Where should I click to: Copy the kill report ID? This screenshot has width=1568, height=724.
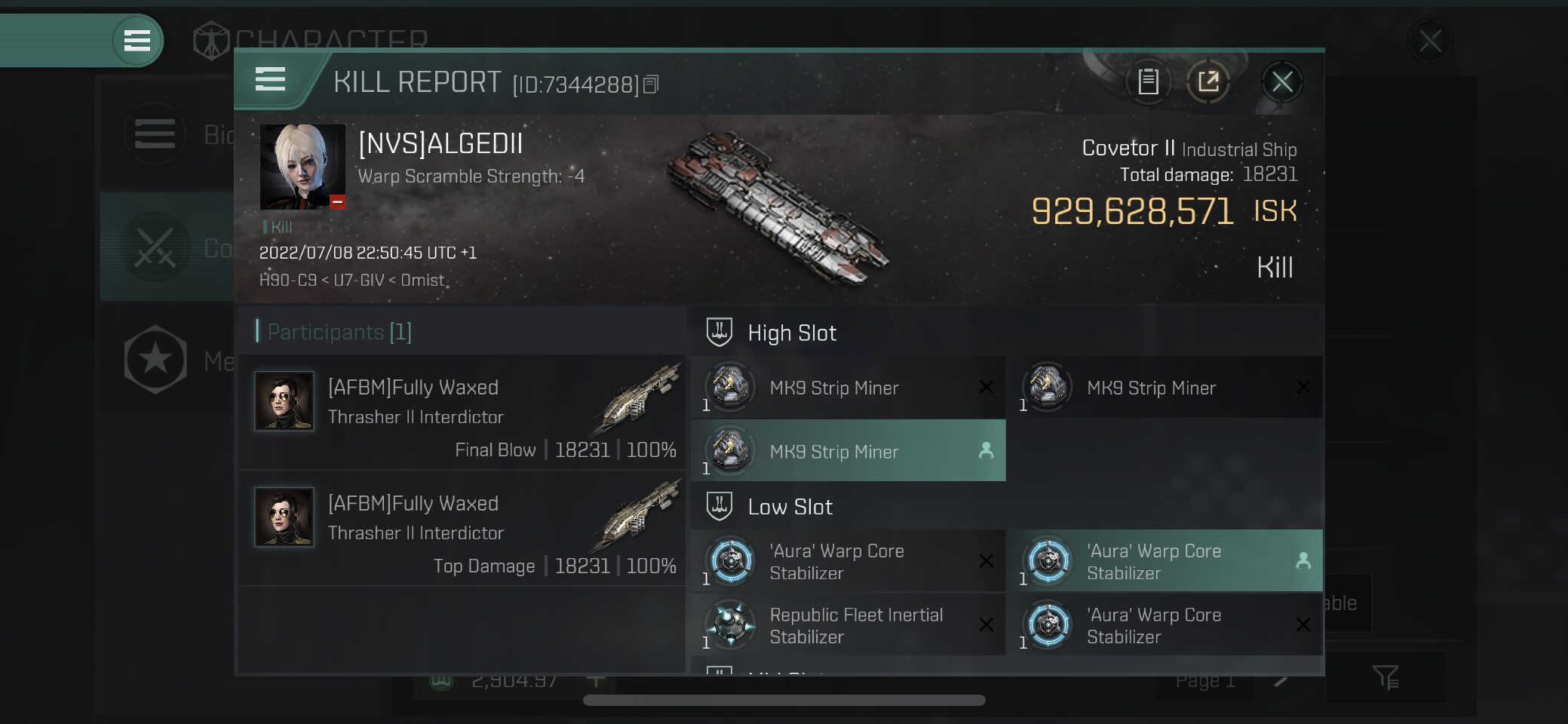coord(652,84)
